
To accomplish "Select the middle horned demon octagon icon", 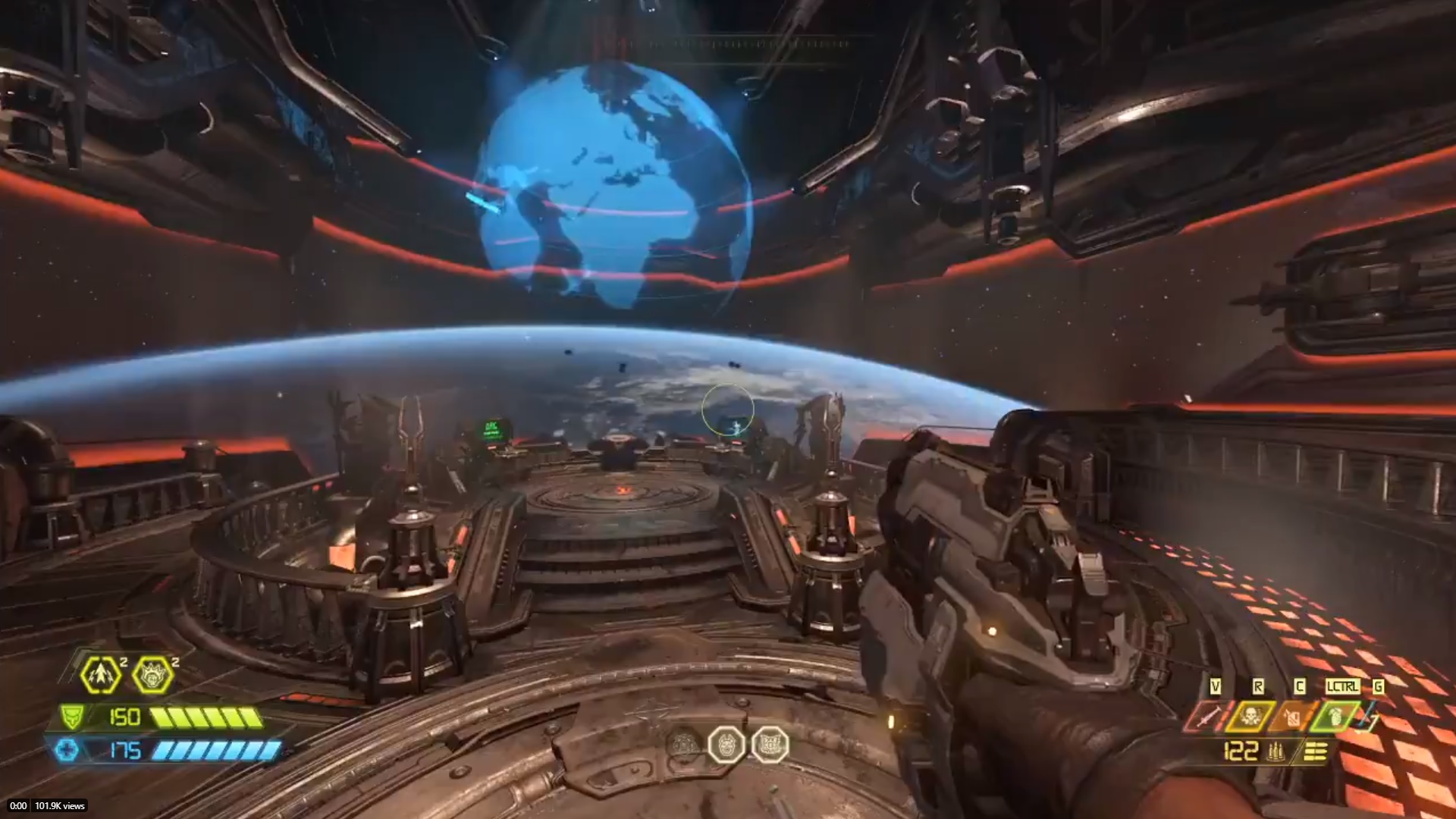I will click(726, 745).
